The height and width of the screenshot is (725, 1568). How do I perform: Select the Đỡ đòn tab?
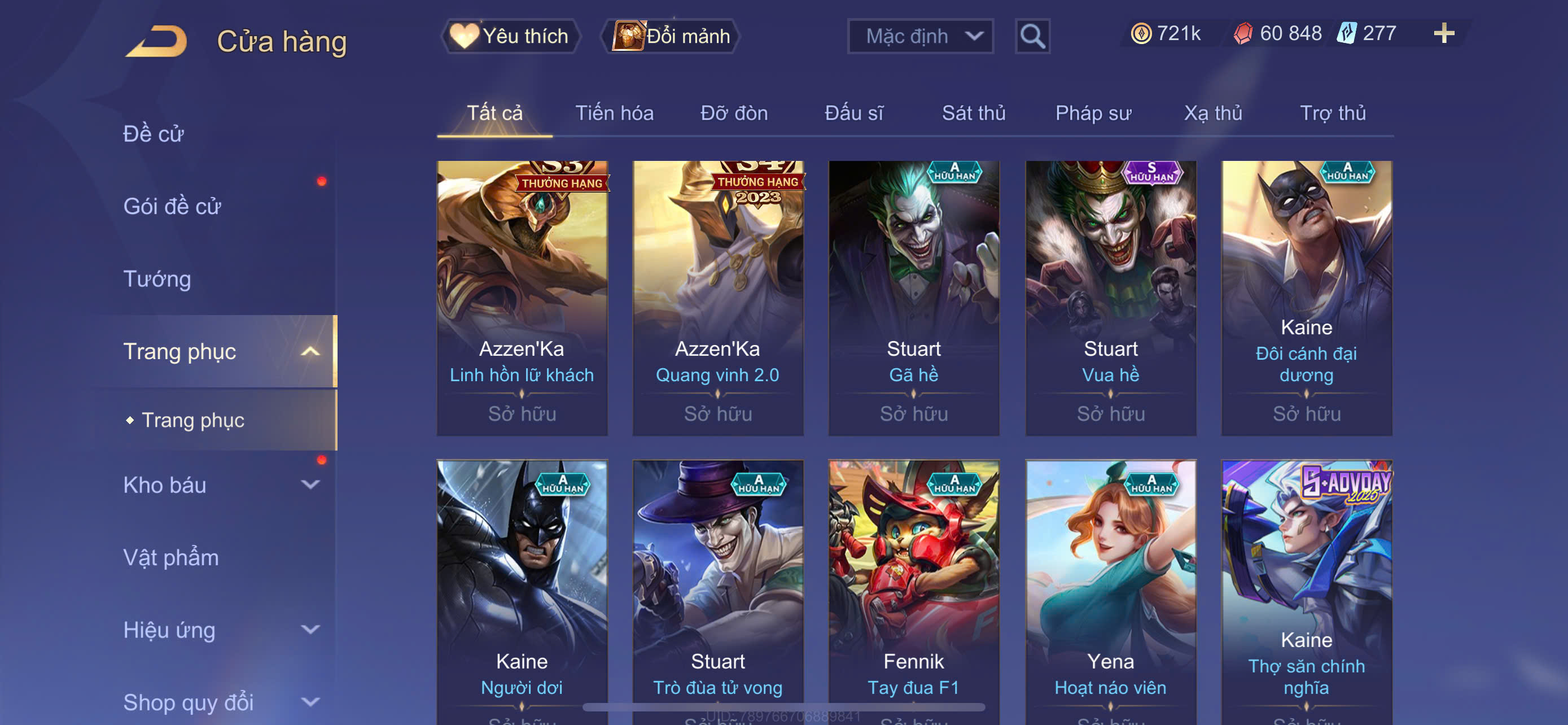coord(733,113)
